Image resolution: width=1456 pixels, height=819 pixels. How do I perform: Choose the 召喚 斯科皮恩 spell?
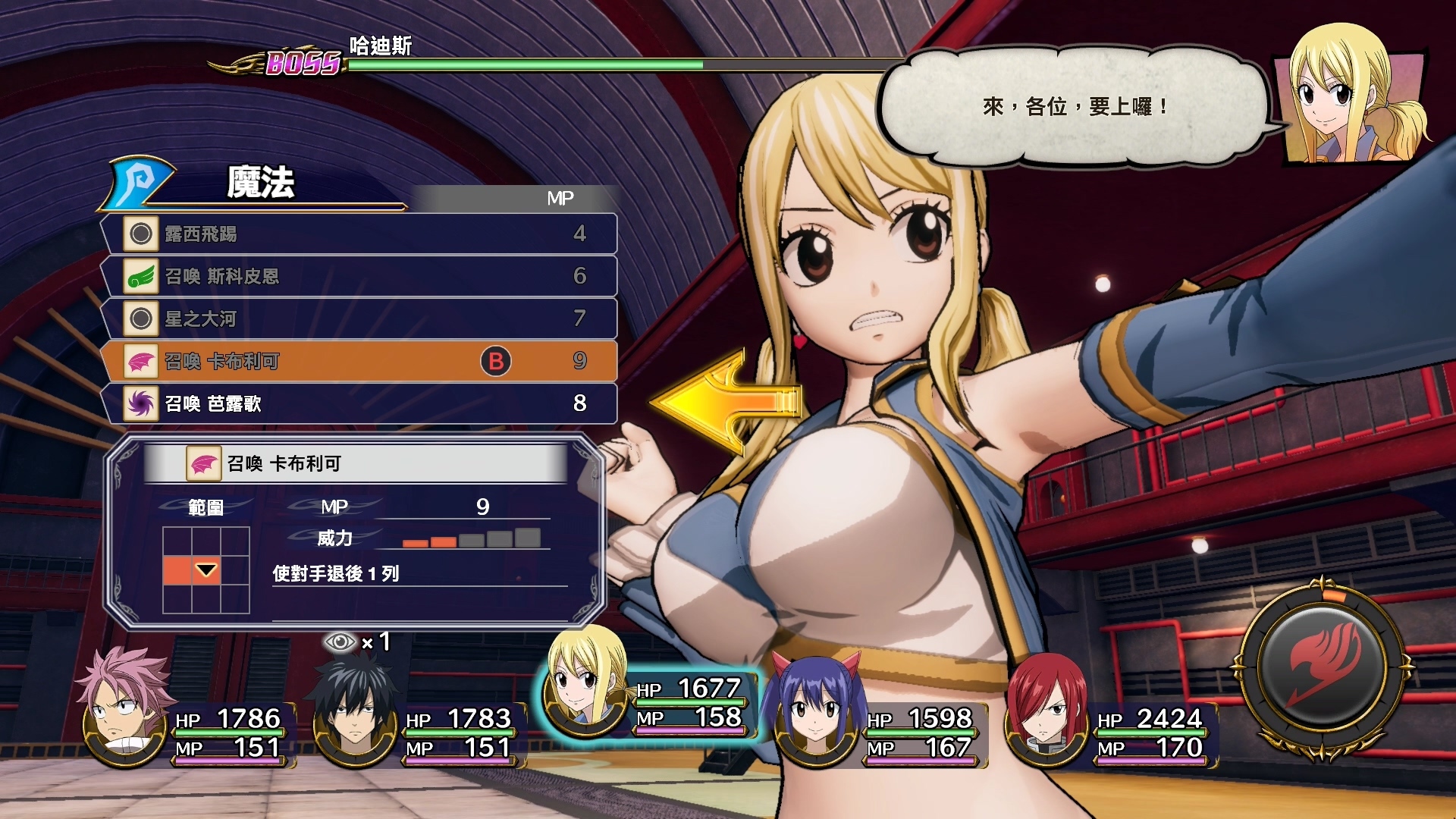click(x=358, y=276)
